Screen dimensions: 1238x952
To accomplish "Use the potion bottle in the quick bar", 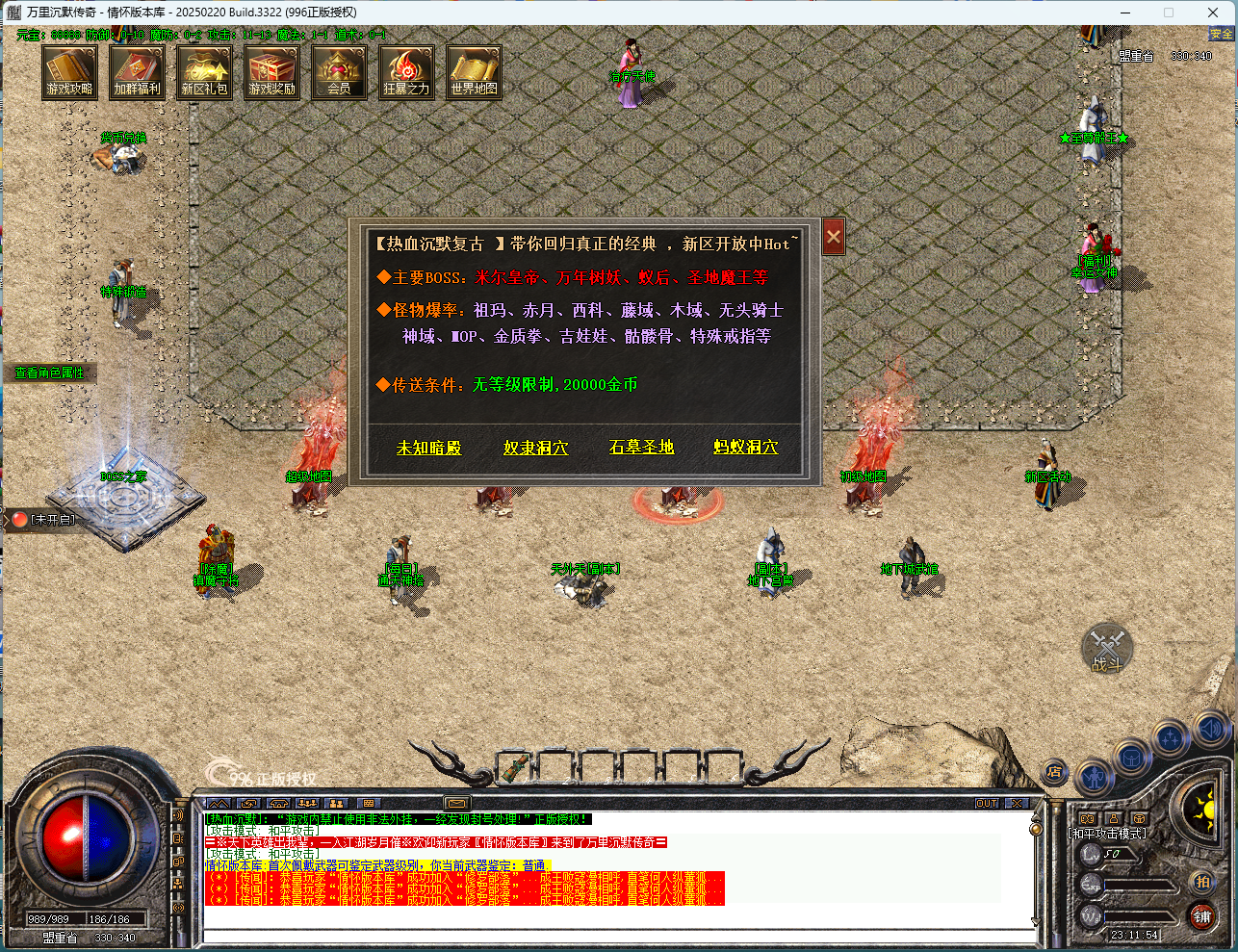I will click(x=517, y=768).
